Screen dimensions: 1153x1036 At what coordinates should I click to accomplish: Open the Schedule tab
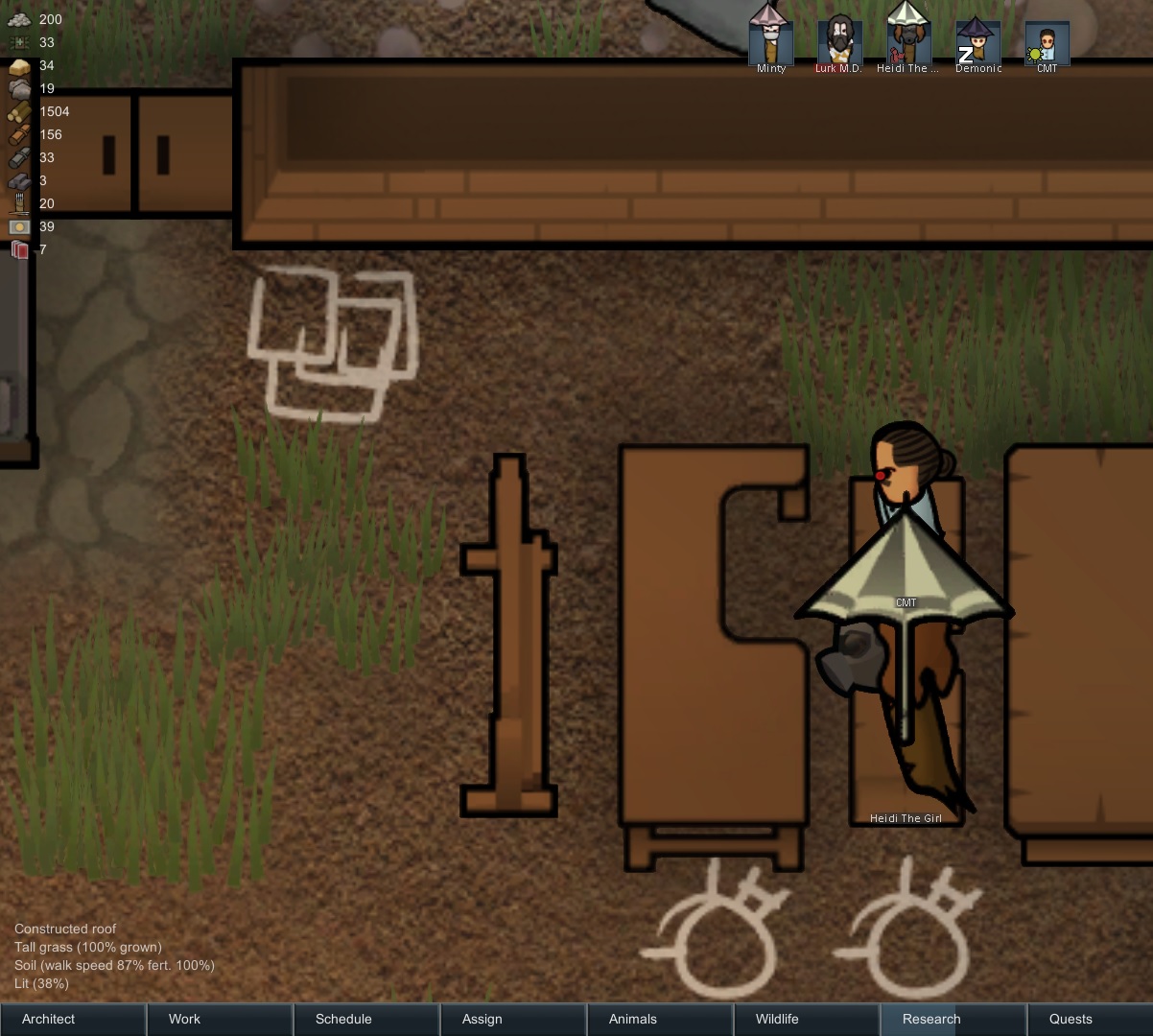[366, 1019]
